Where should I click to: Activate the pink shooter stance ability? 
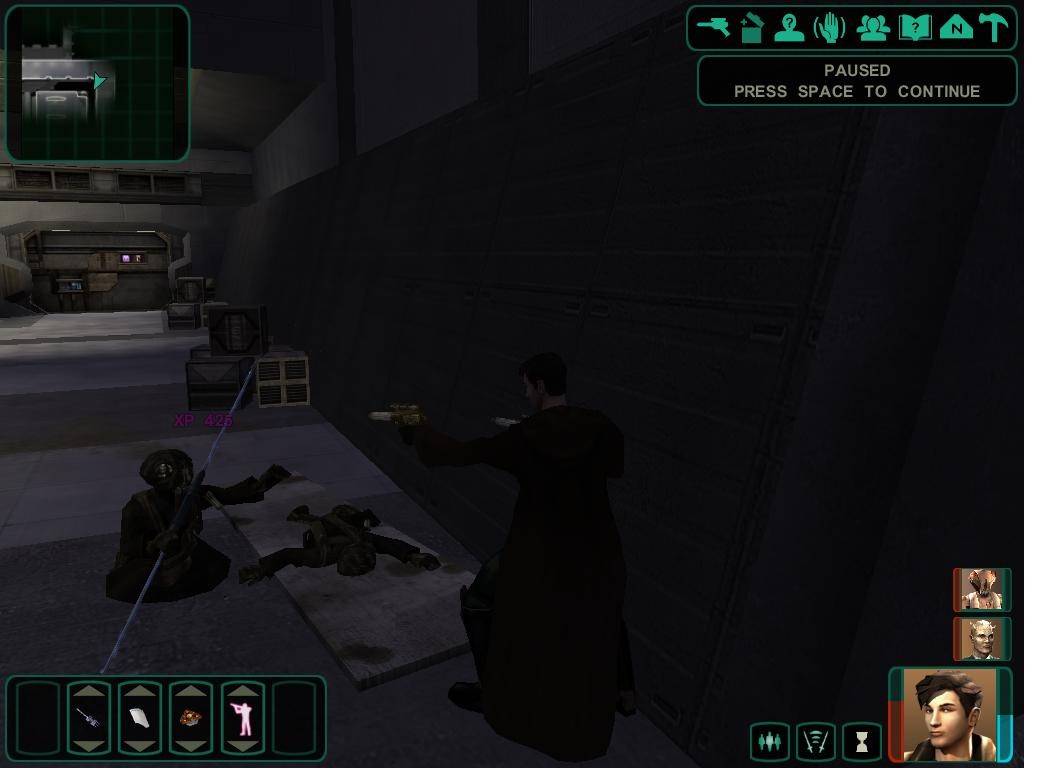243,718
